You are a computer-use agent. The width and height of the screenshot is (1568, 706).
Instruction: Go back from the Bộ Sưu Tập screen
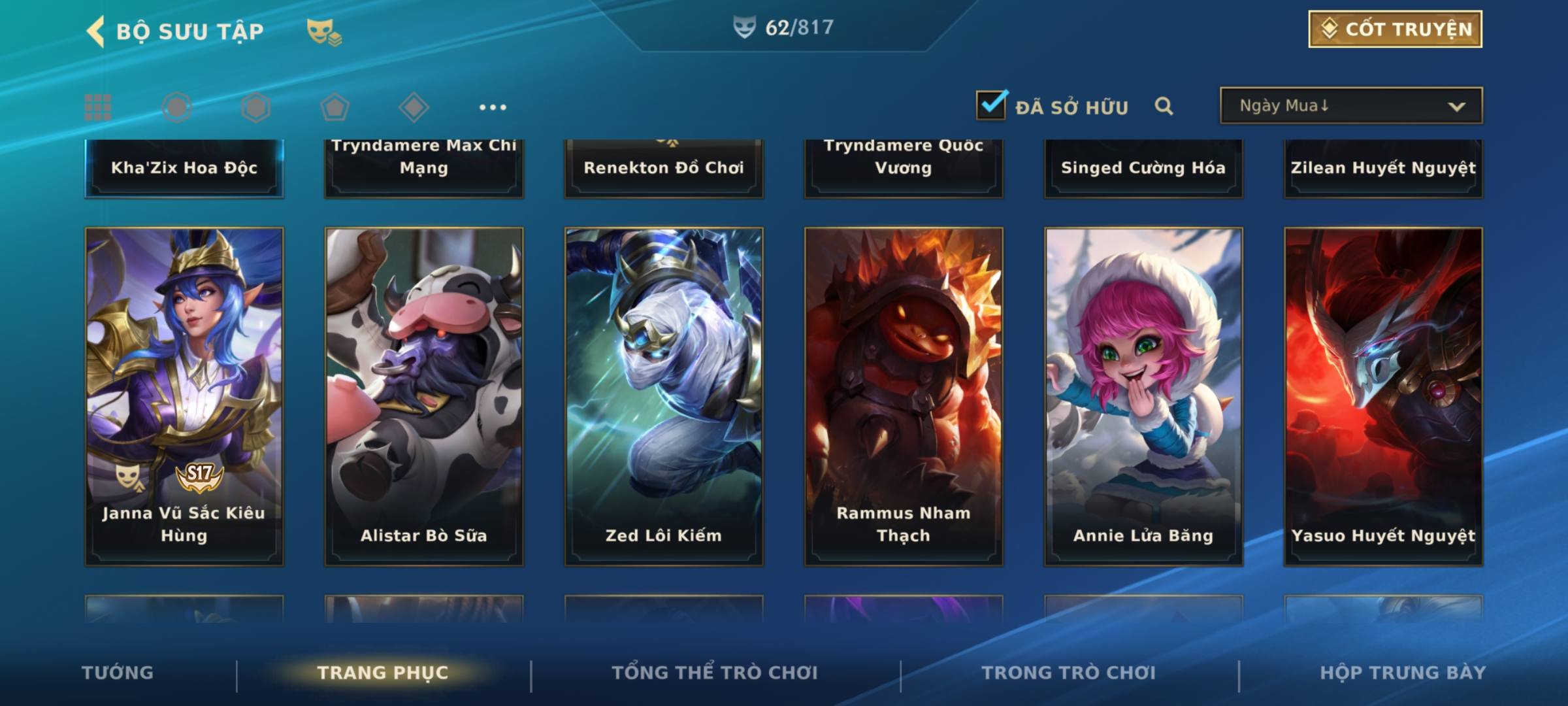pyautogui.click(x=96, y=31)
